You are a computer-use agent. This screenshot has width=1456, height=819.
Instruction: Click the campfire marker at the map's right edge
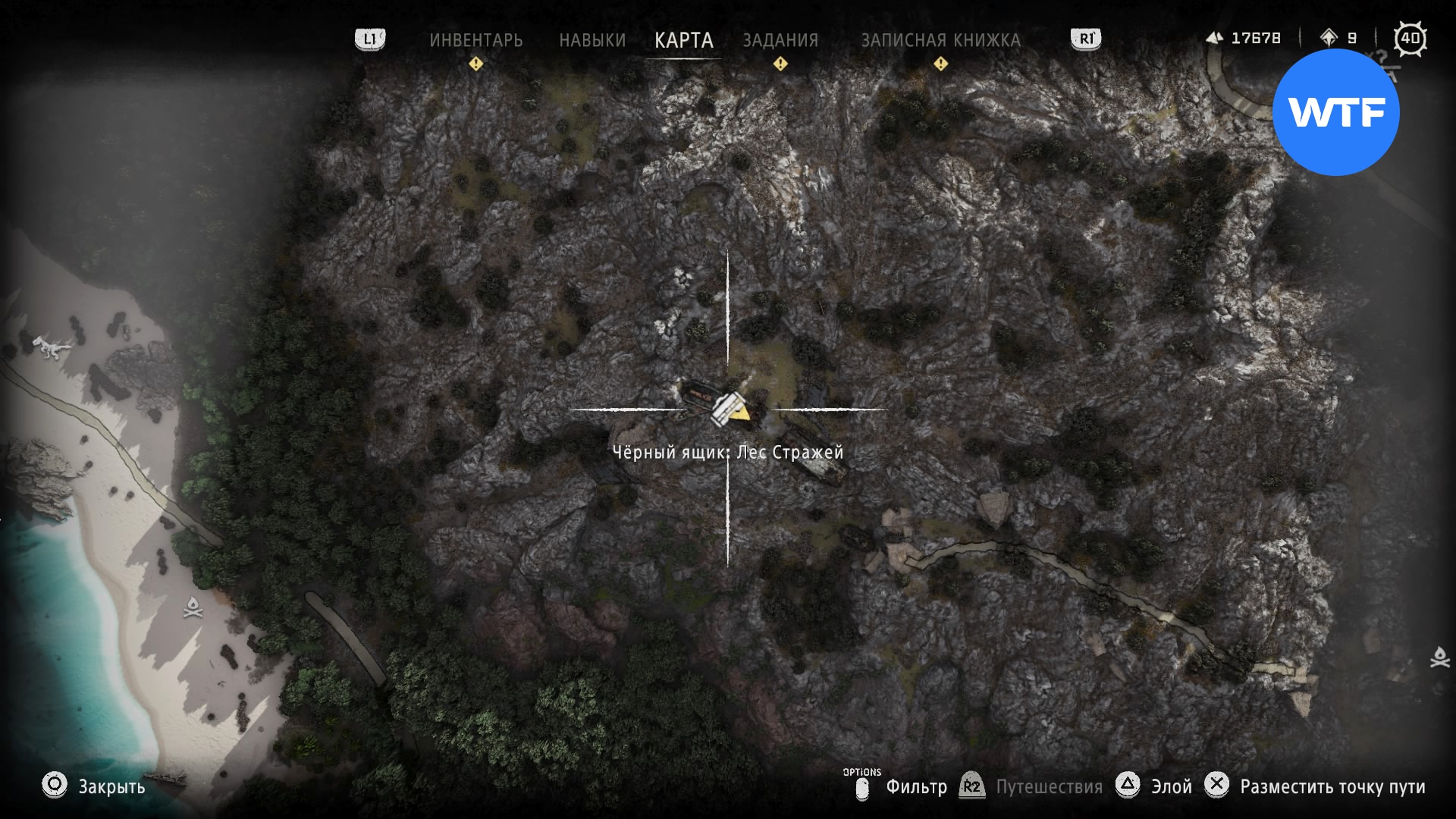click(1439, 657)
